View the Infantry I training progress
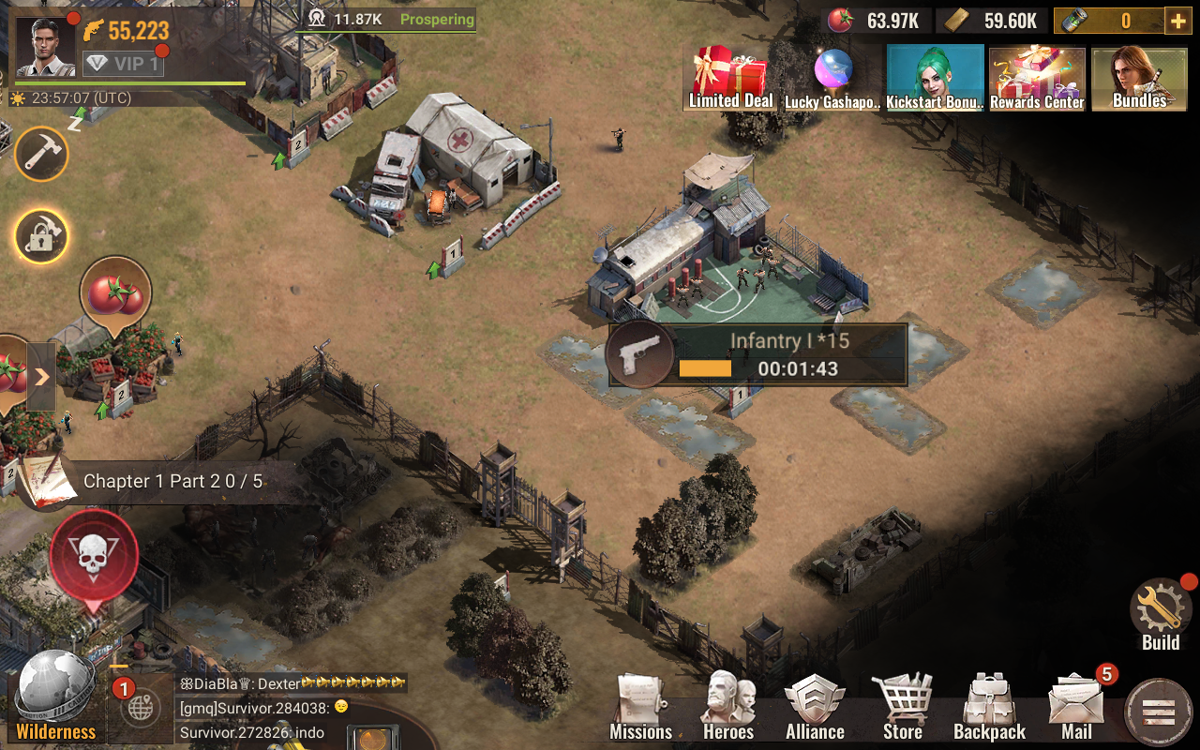Image resolution: width=1200 pixels, height=750 pixels. [x=758, y=354]
